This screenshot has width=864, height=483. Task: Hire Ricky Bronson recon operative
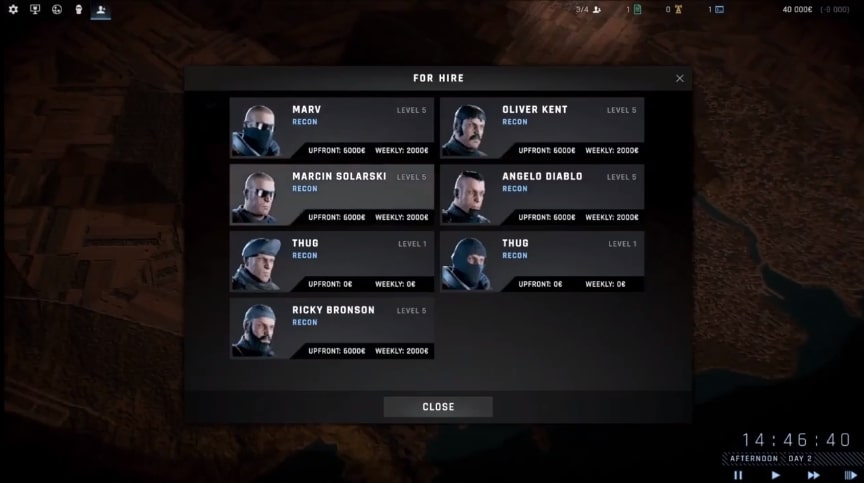point(332,328)
